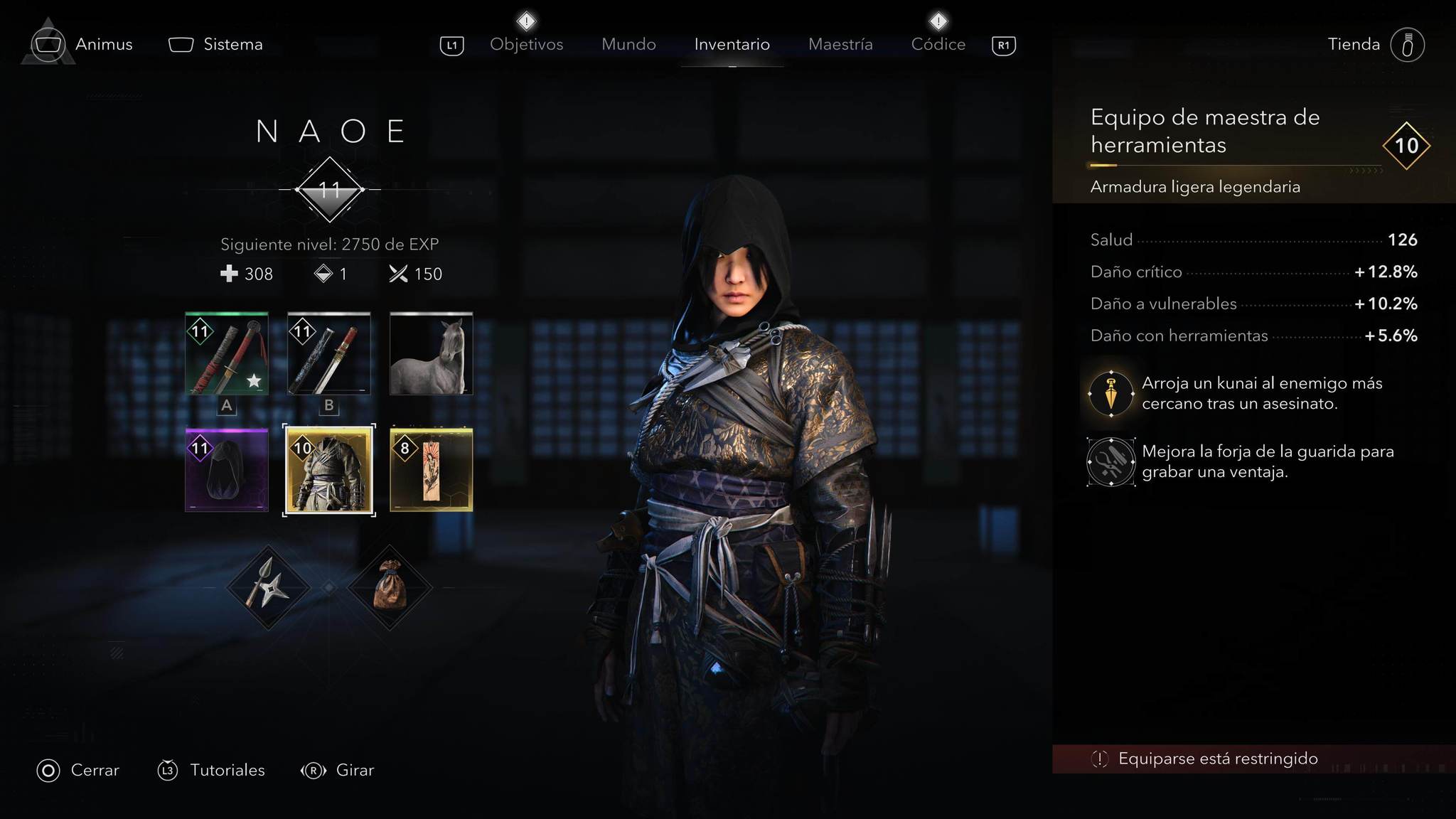Switch to the Objetivos tab
Screen dimensions: 1456x819
(526, 44)
